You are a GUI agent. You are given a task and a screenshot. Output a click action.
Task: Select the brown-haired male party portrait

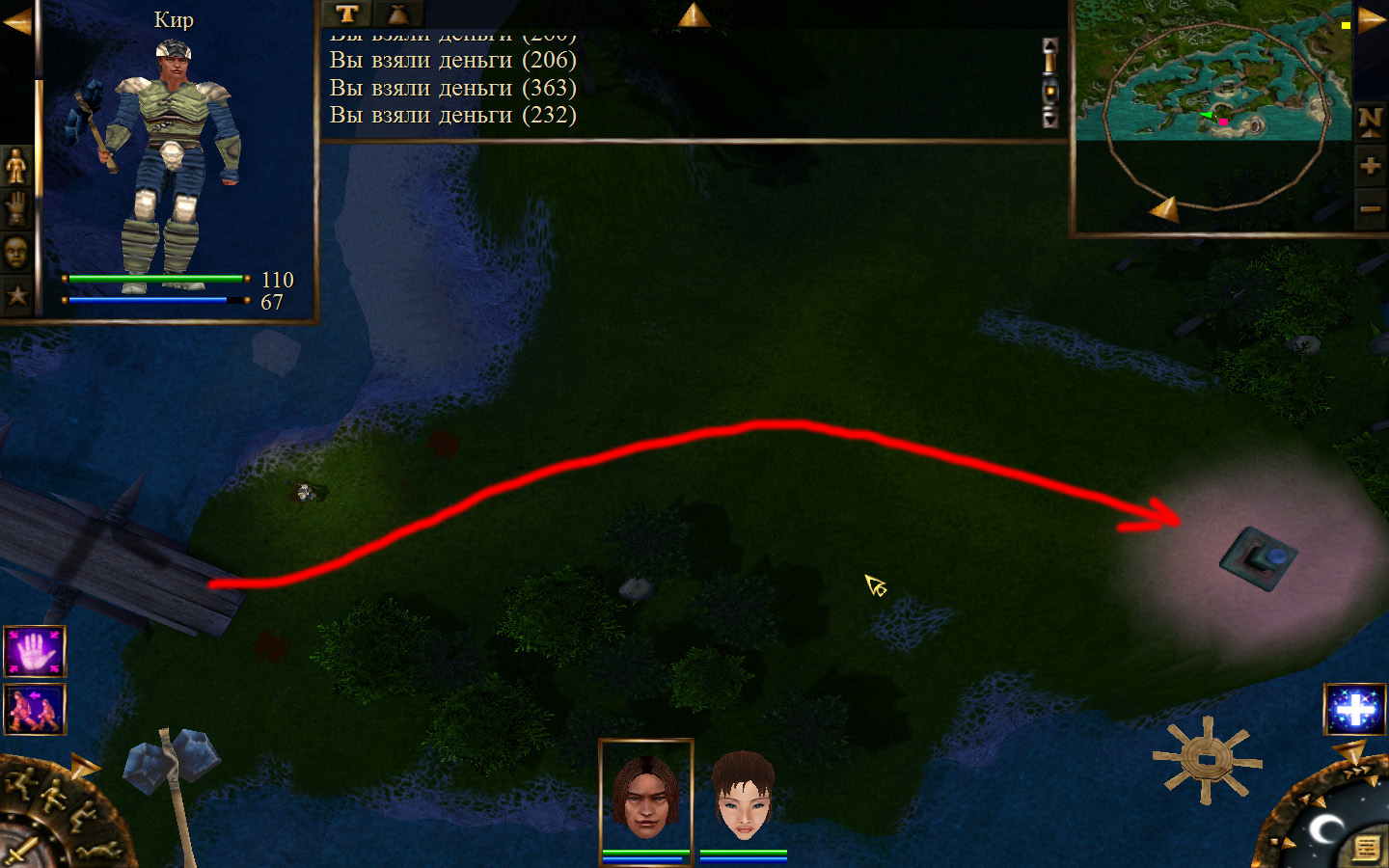click(x=645, y=796)
